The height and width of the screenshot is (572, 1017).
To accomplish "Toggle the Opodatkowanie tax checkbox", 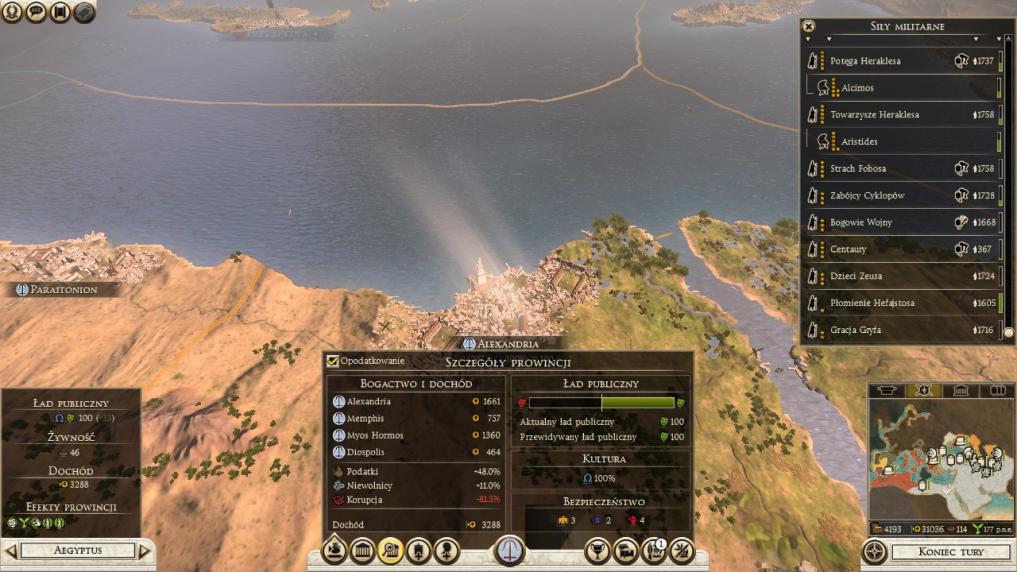I will 333,361.
